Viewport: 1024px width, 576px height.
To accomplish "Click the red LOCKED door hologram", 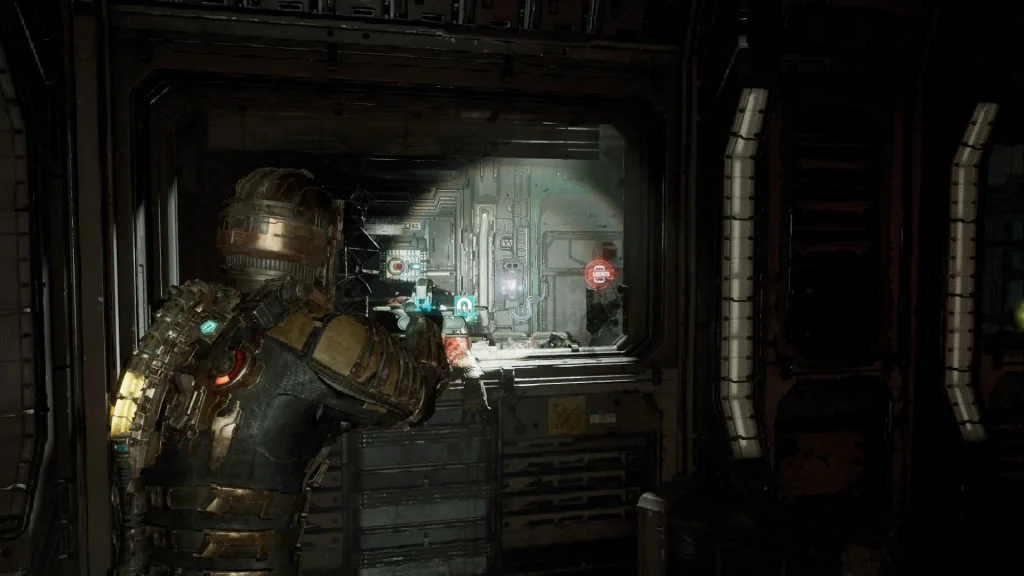I will (x=600, y=274).
